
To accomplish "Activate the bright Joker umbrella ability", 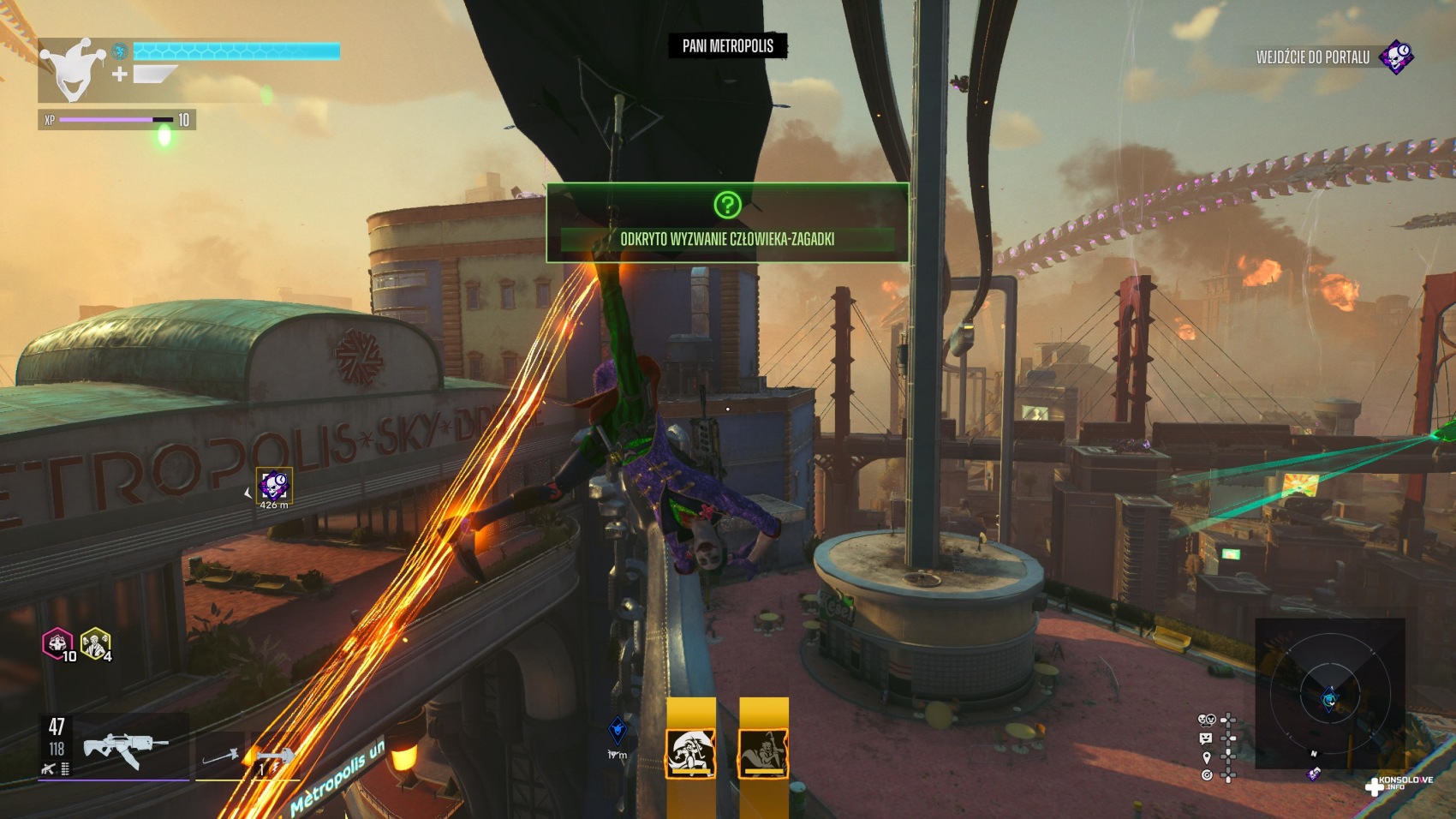I will [x=690, y=753].
